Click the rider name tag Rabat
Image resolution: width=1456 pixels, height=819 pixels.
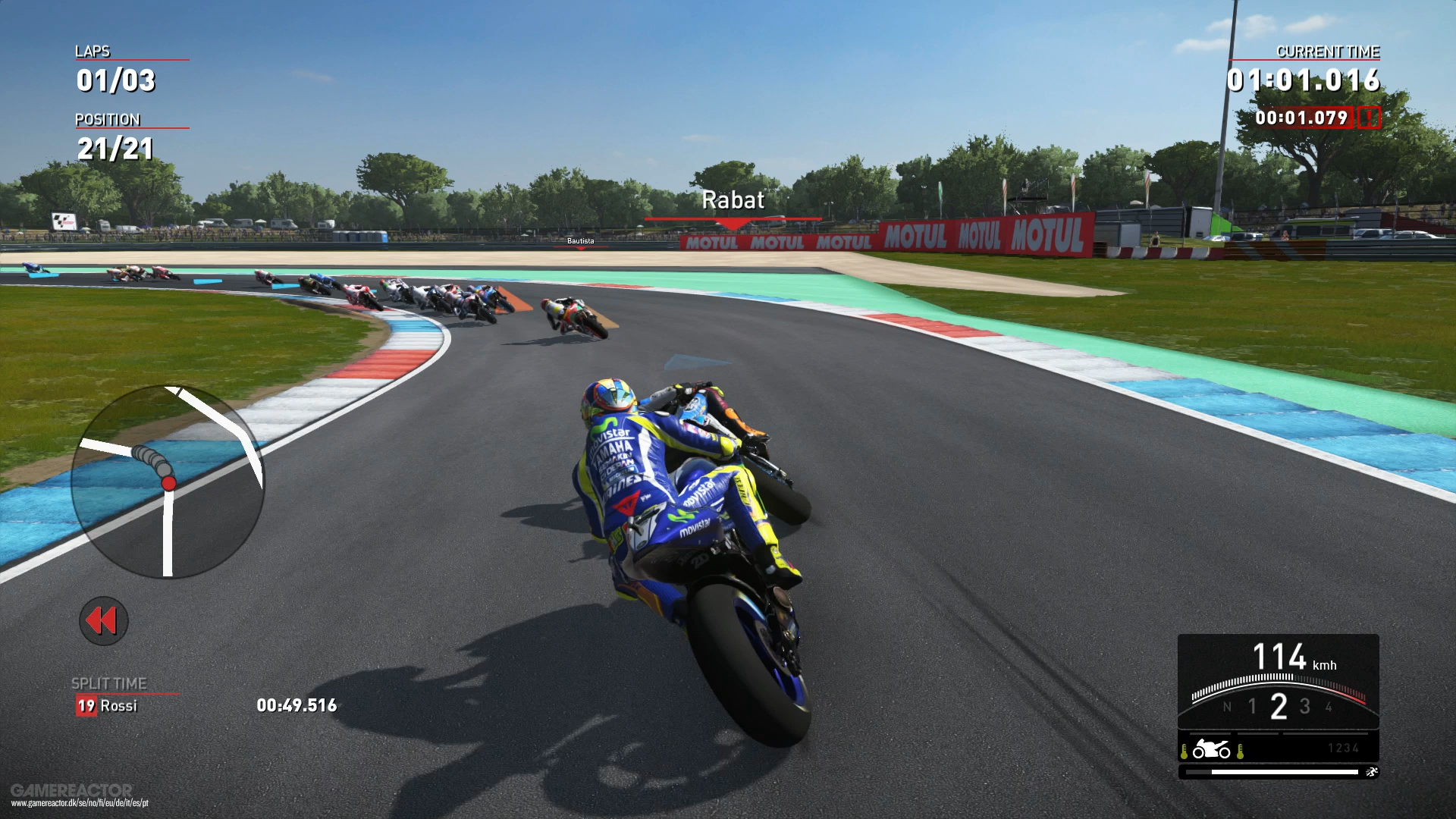(733, 200)
